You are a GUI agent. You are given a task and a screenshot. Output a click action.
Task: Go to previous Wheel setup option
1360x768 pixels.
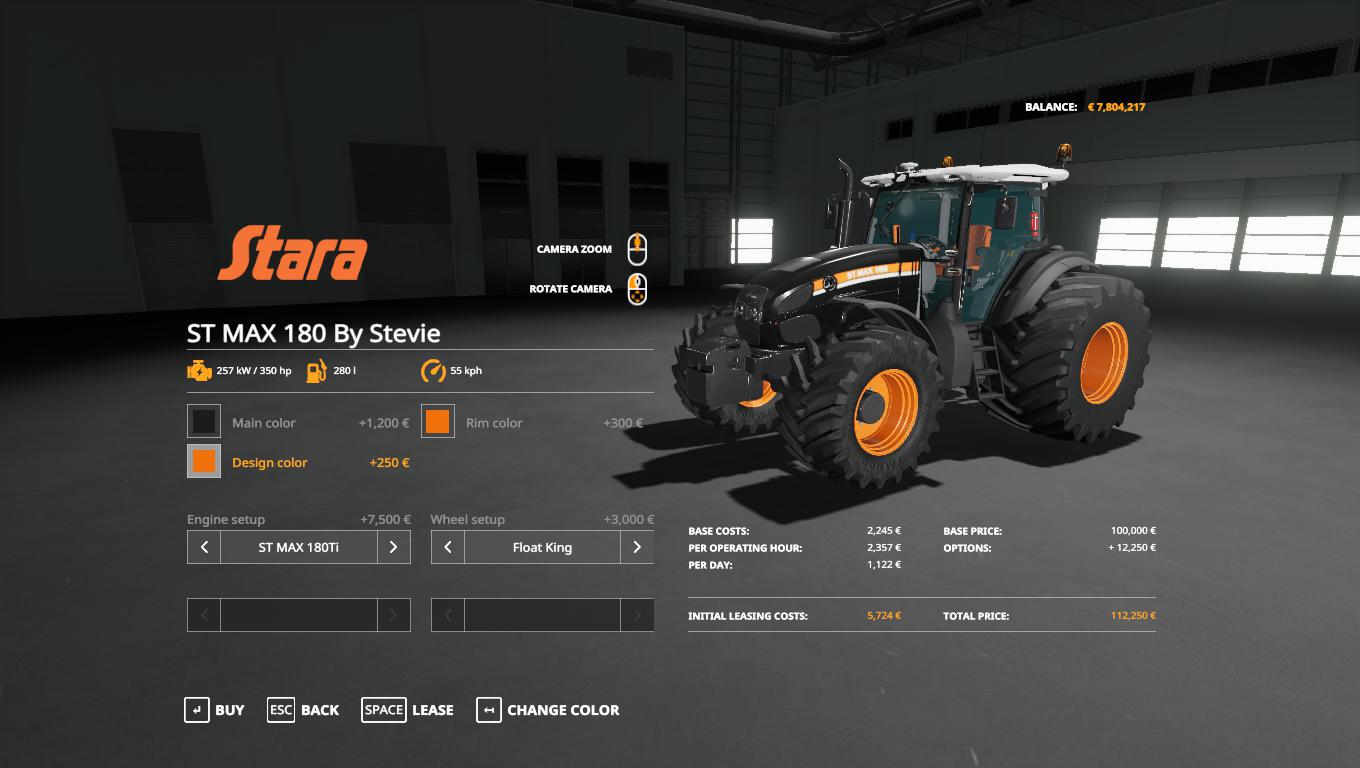click(447, 547)
